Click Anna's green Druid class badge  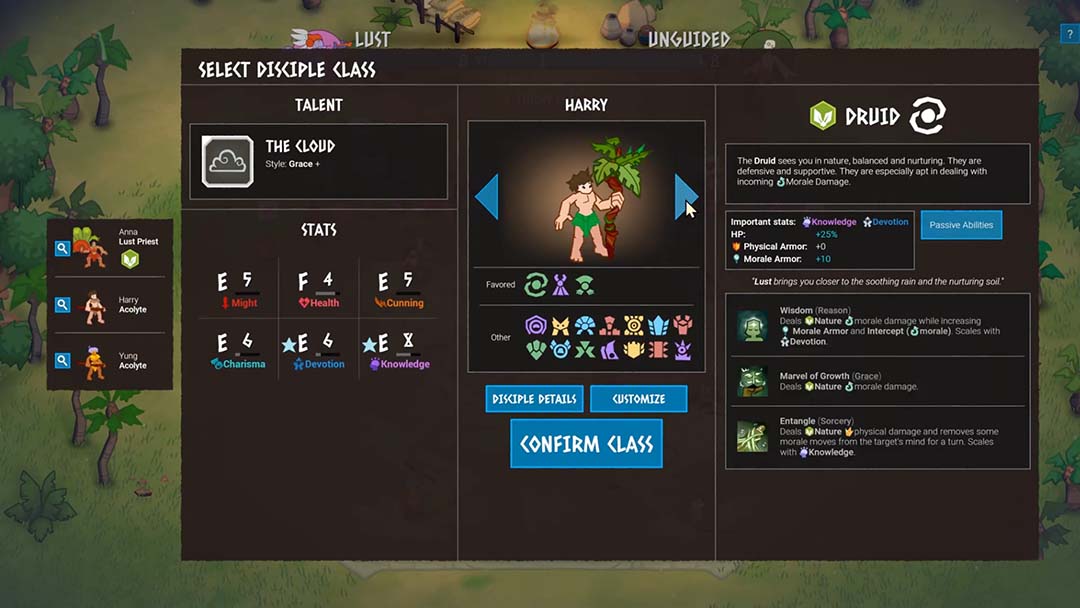(130, 260)
